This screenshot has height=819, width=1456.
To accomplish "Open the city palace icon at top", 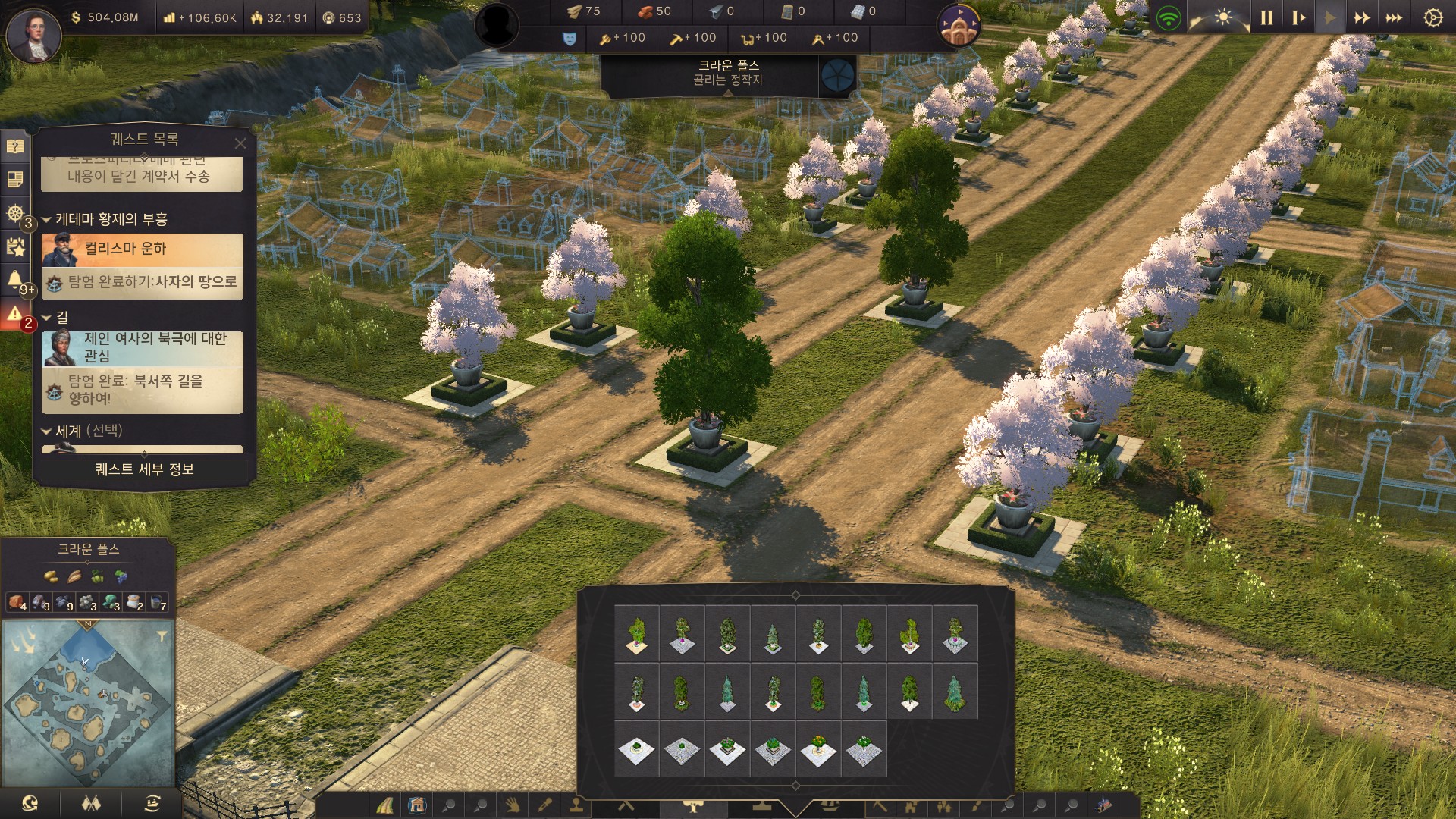I will pyautogui.click(x=959, y=26).
